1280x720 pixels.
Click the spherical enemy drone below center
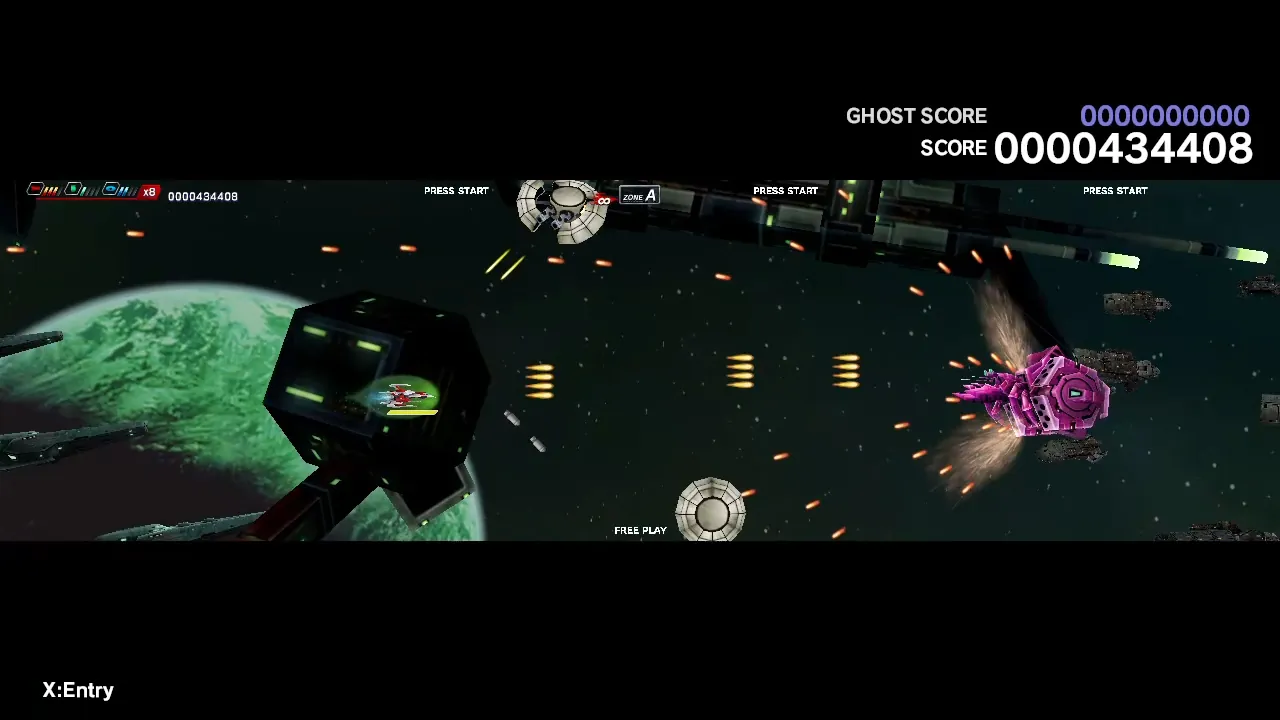click(x=710, y=510)
